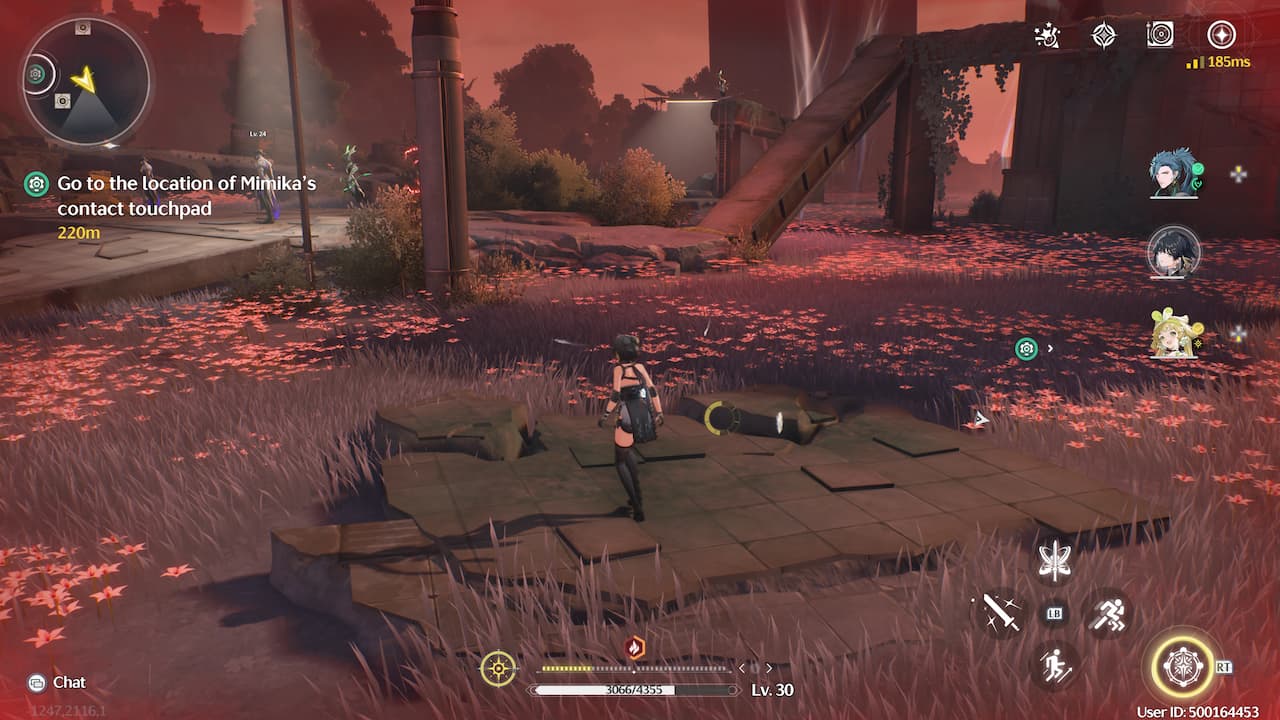Open the four-point diamond star menu icon
This screenshot has width=1280, height=720.
1103,36
